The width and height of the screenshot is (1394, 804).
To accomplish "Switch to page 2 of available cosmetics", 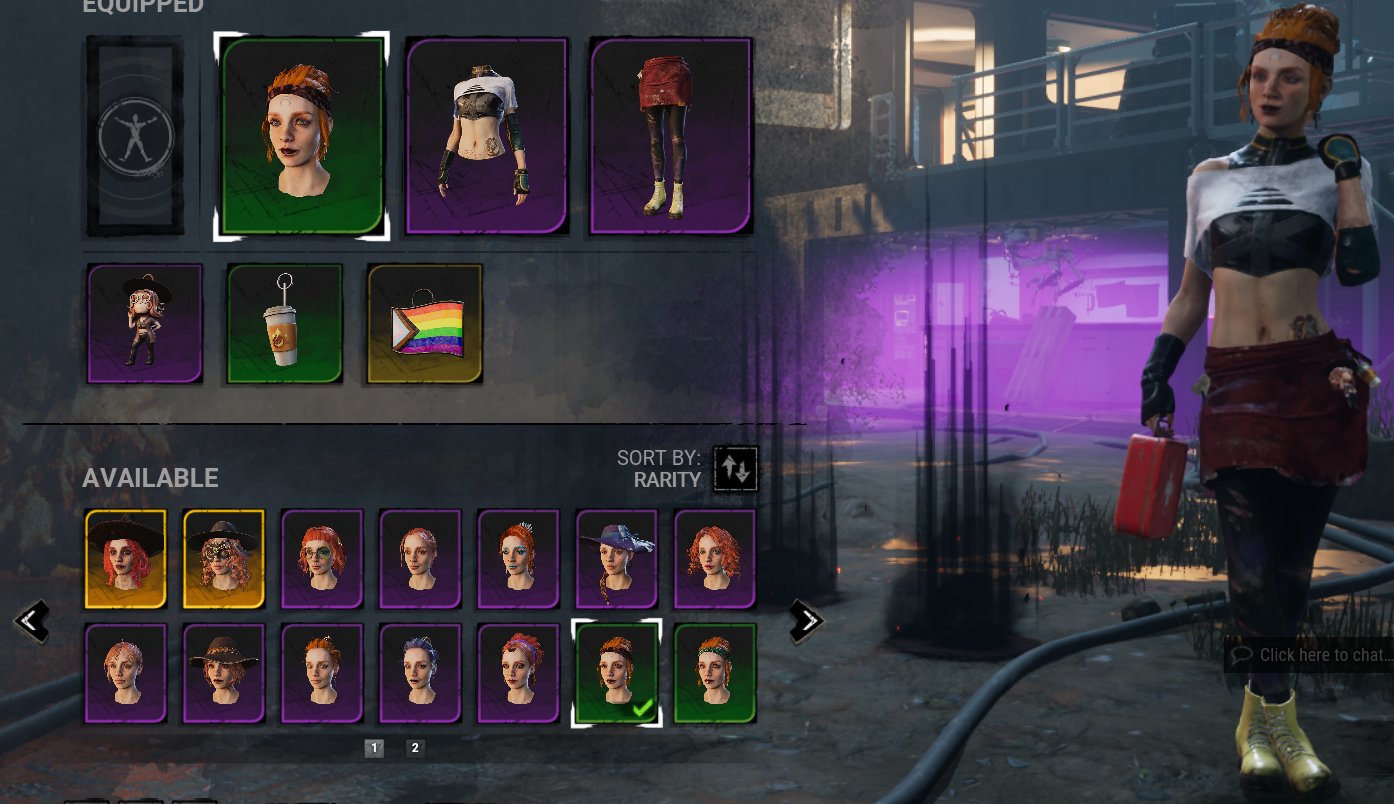I will (x=414, y=748).
